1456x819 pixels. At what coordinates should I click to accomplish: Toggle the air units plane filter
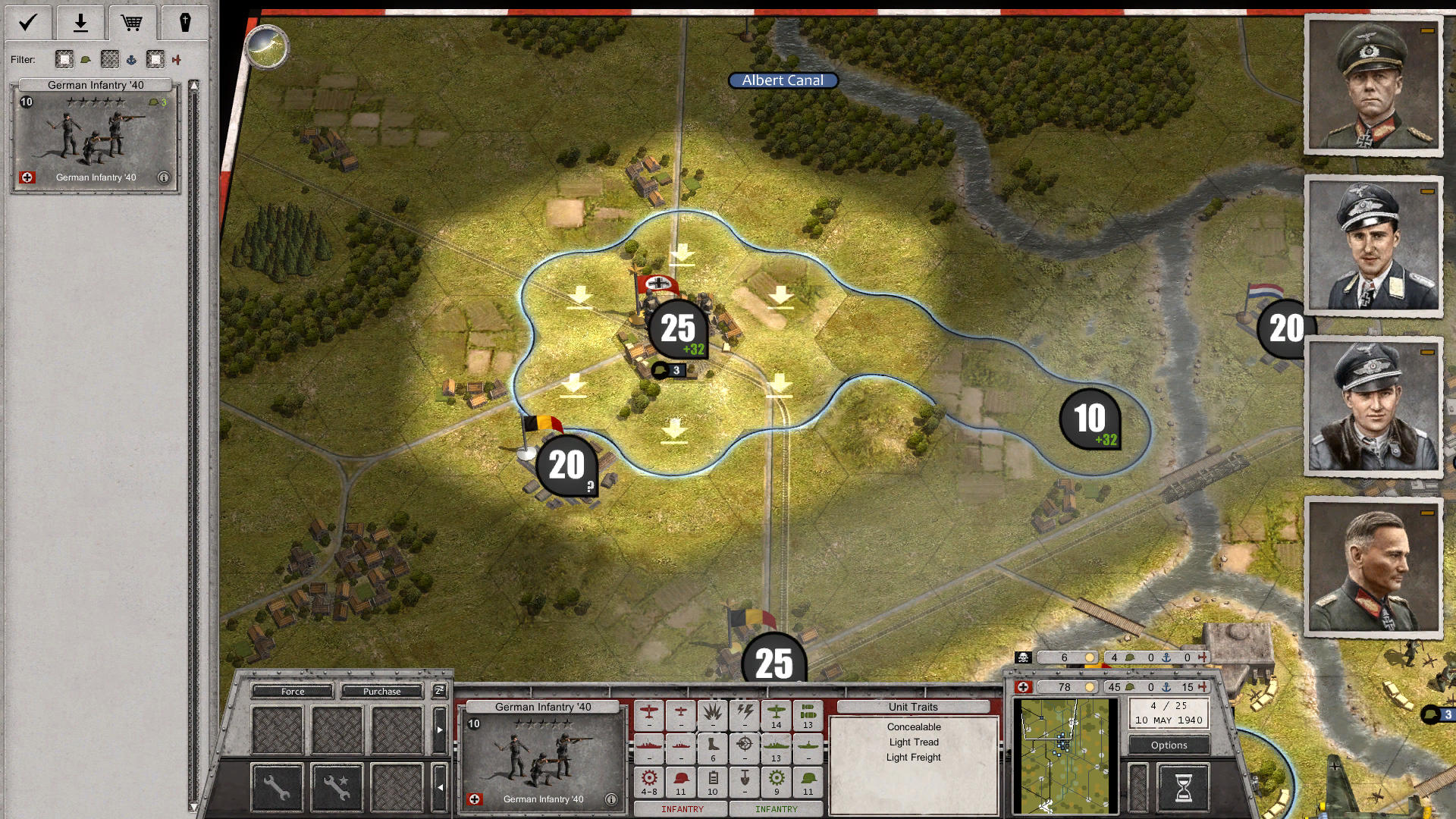click(x=177, y=60)
